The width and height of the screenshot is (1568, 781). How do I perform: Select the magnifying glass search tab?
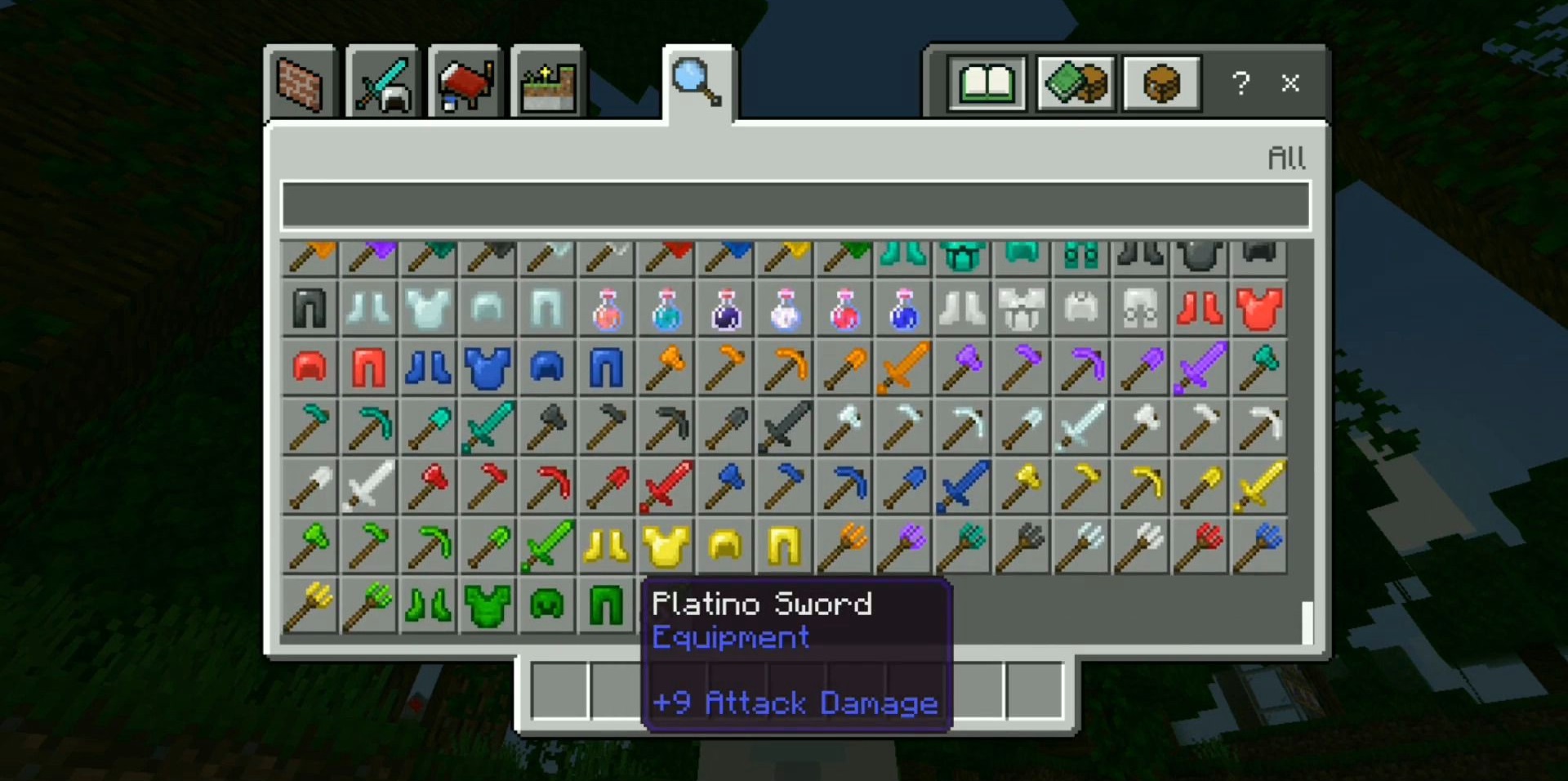(697, 83)
